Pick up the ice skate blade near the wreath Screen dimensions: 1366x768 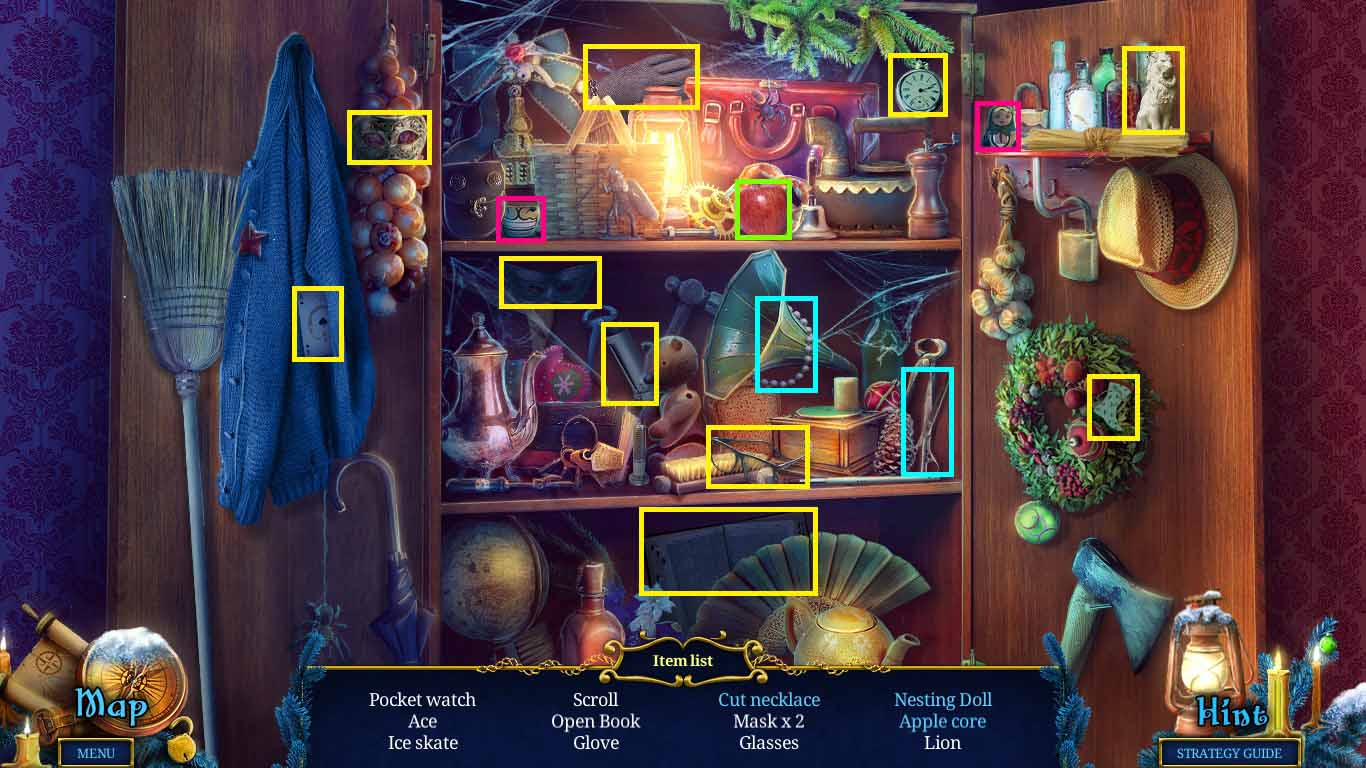[x=1112, y=406]
